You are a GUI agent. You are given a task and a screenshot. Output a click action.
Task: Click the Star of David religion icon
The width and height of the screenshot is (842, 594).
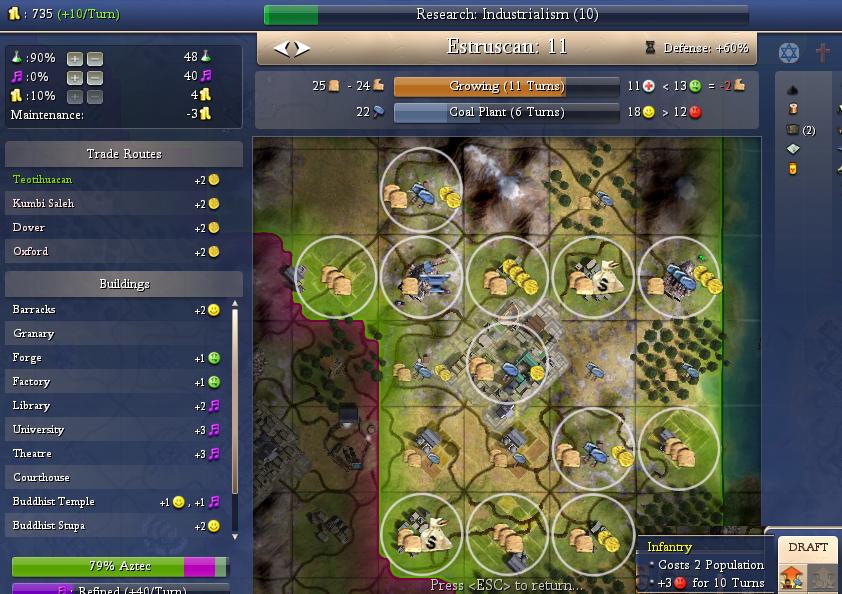point(789,52)
